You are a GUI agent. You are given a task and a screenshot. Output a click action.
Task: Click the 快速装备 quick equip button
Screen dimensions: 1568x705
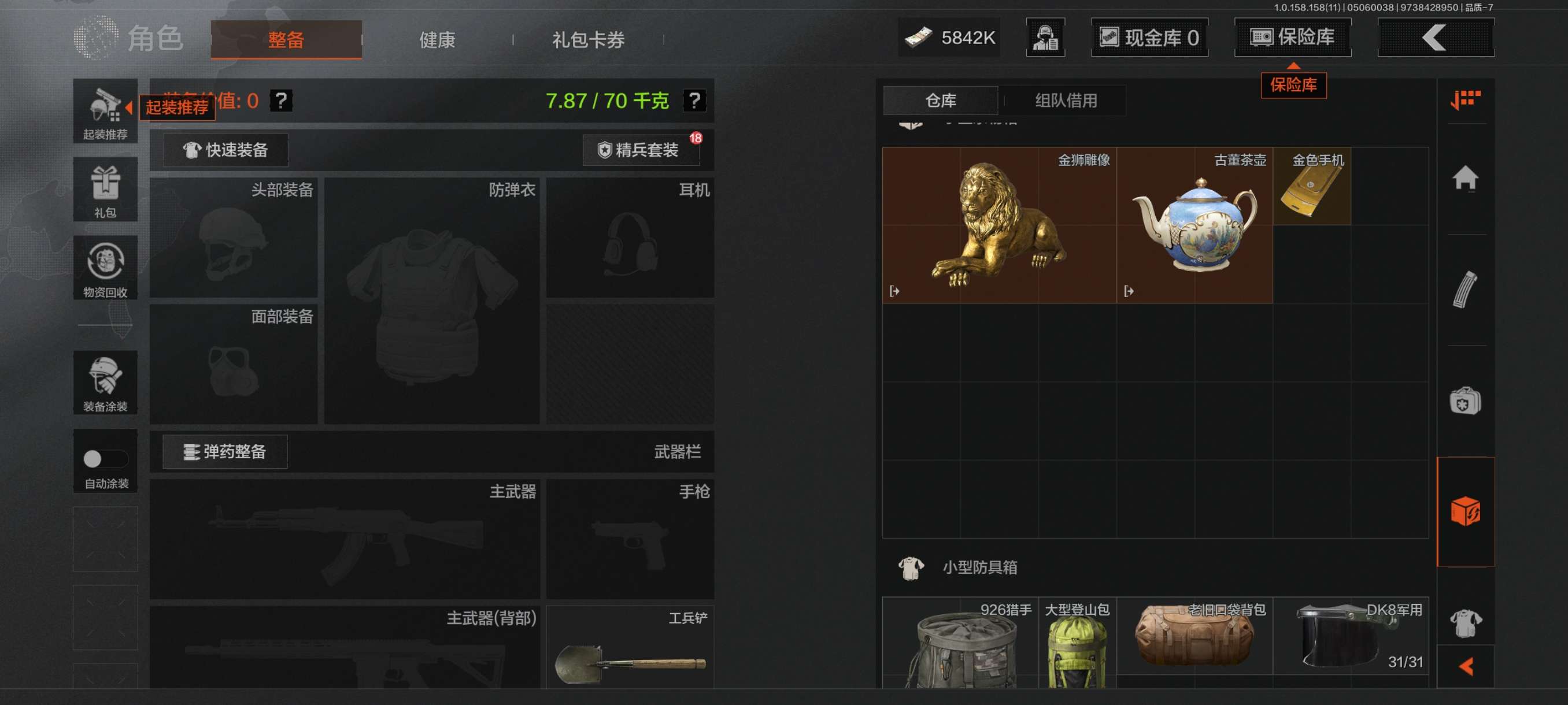[x=226, y=150]
